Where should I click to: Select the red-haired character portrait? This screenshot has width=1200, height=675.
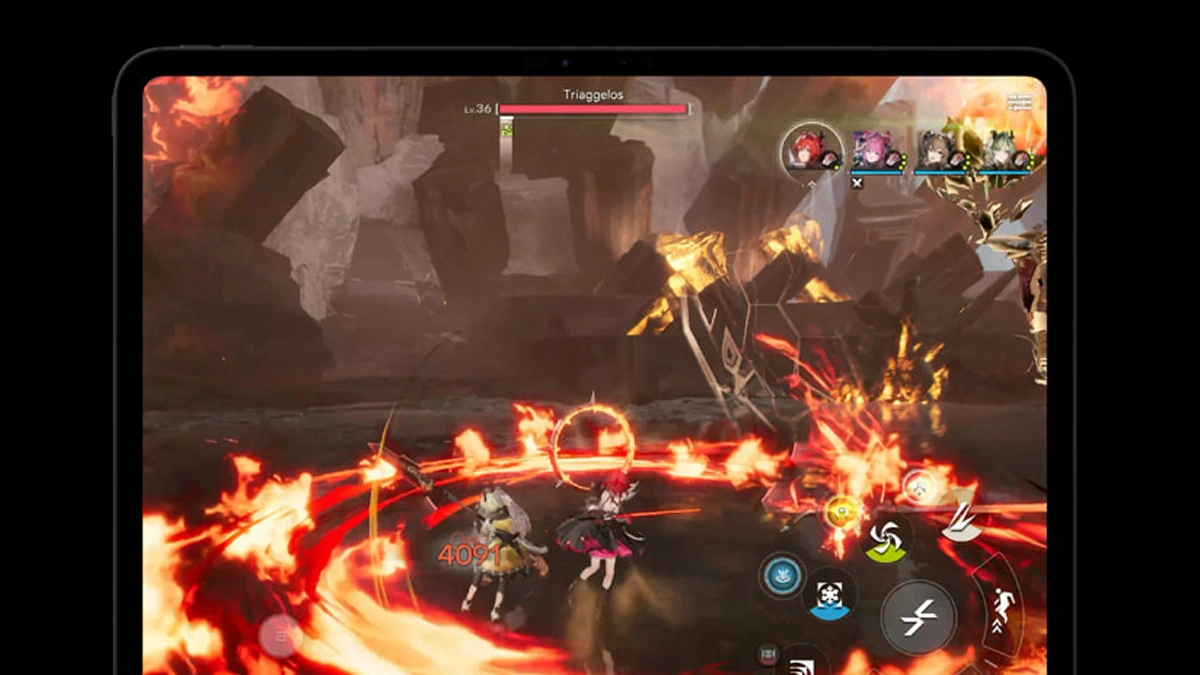(x=811, y=152)
